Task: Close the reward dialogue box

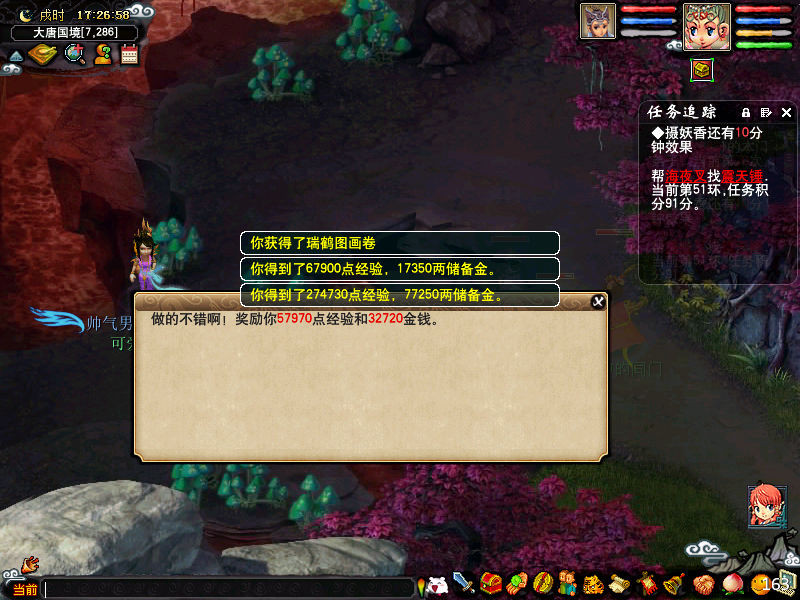Action: click(598, 301)
